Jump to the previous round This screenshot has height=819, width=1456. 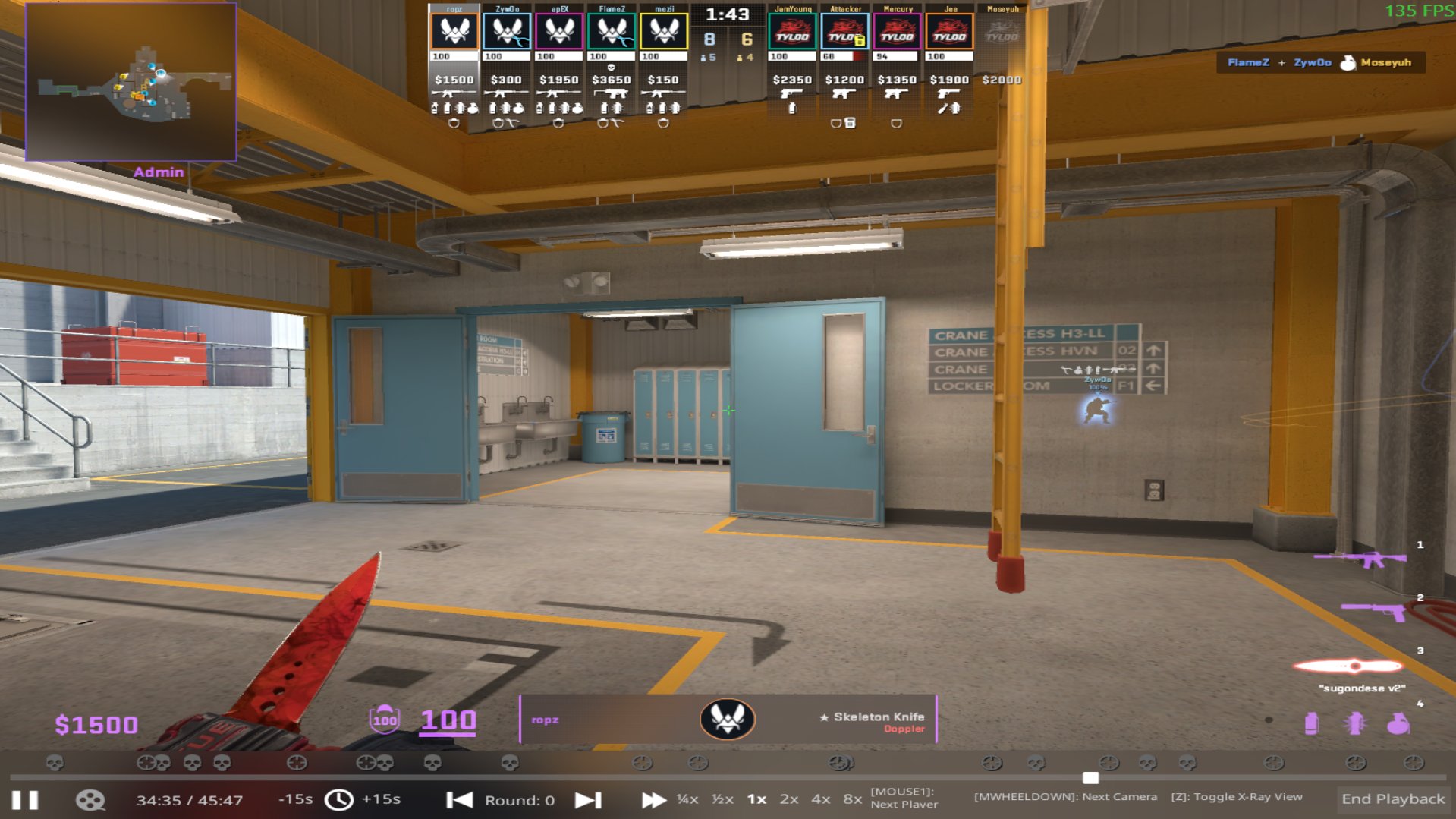459,800
